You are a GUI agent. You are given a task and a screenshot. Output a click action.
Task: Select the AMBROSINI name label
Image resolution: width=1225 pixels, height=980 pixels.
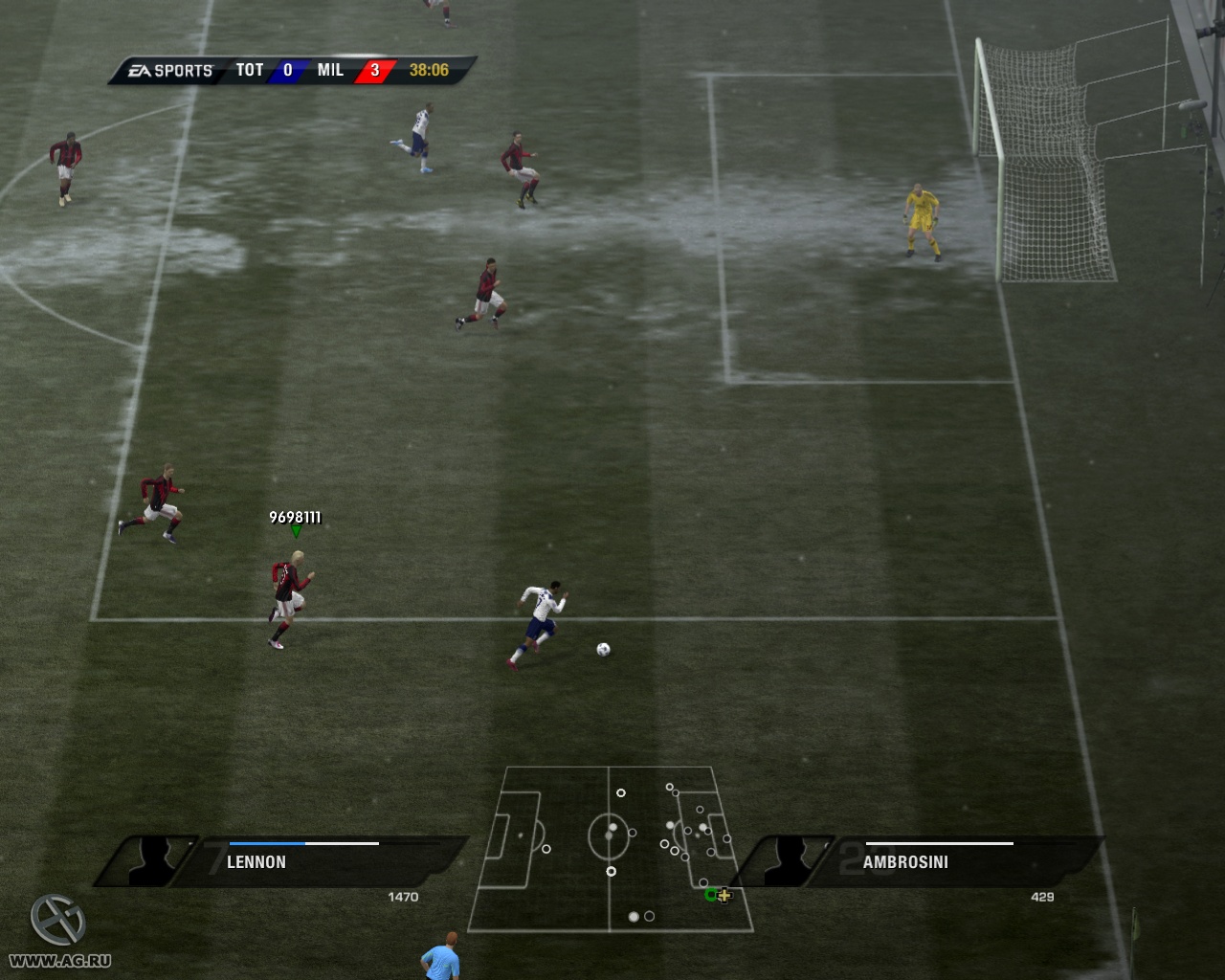tap(905, 862)
